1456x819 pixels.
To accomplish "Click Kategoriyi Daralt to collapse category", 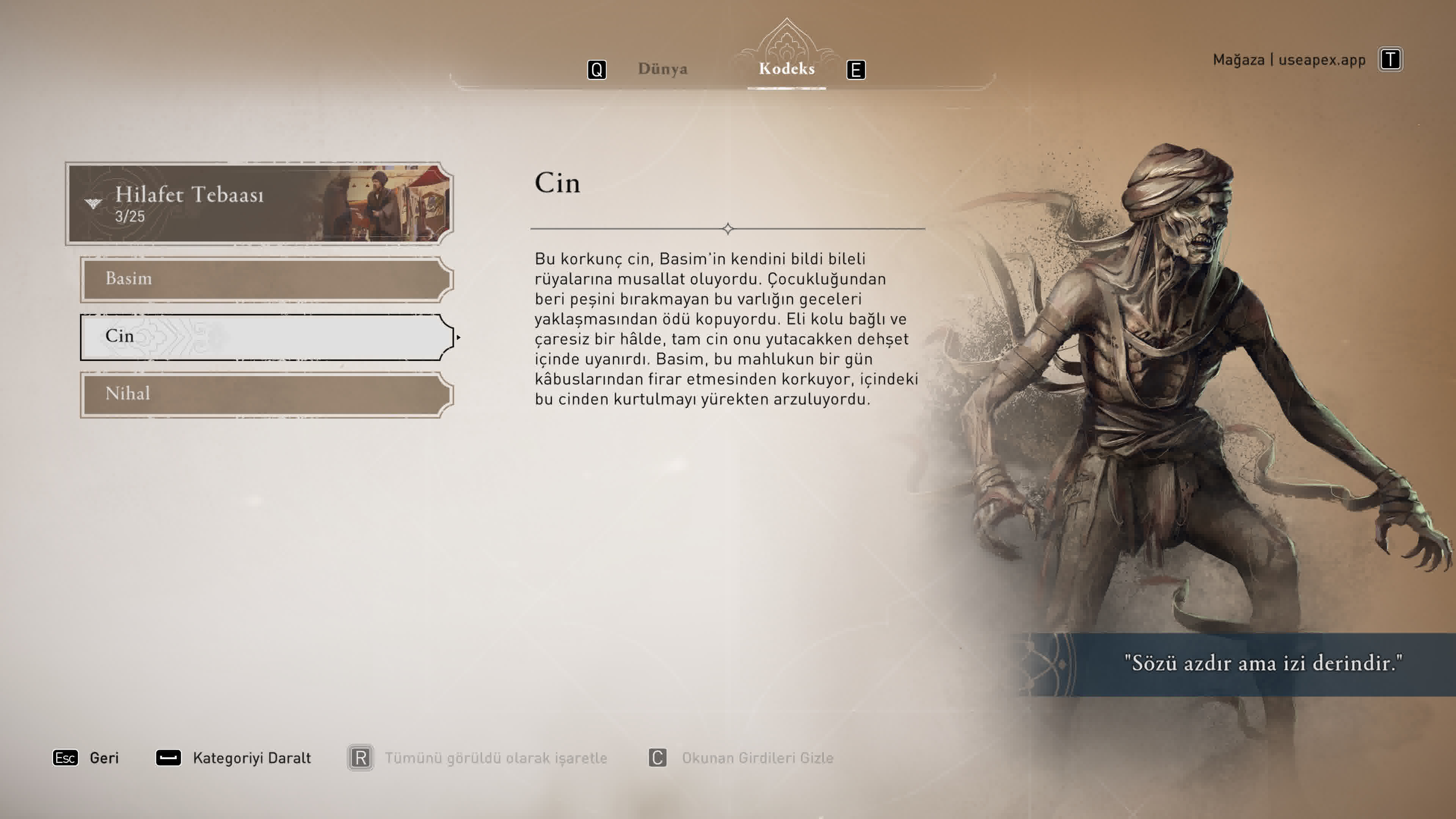I will (234, 758).
